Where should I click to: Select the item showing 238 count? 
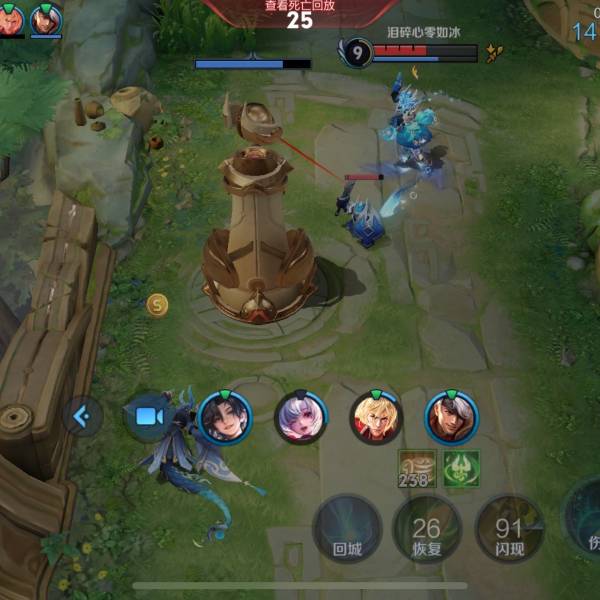[x=415, y=468]
